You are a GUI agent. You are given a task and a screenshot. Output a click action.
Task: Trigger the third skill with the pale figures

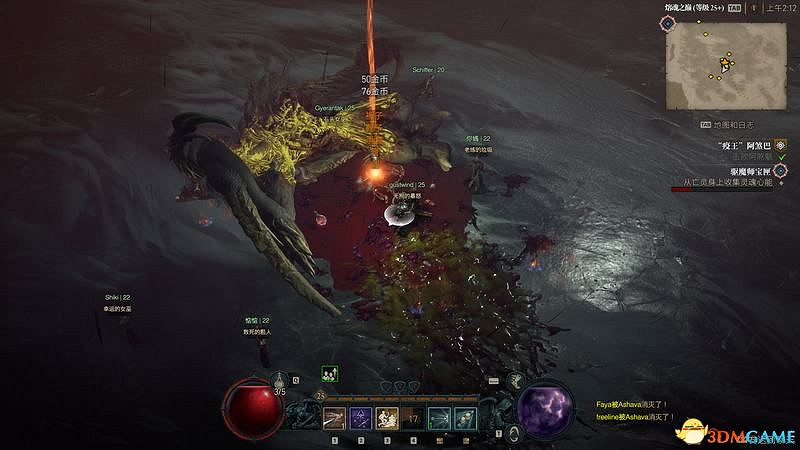(386, 418)
